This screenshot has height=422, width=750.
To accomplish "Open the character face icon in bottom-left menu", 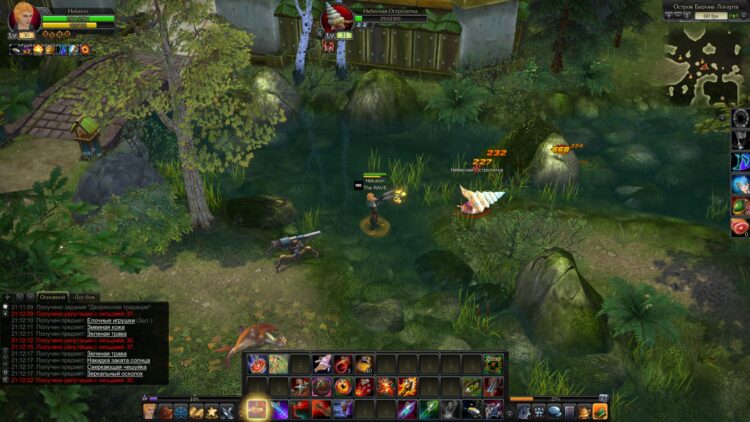I will (150, 410).
